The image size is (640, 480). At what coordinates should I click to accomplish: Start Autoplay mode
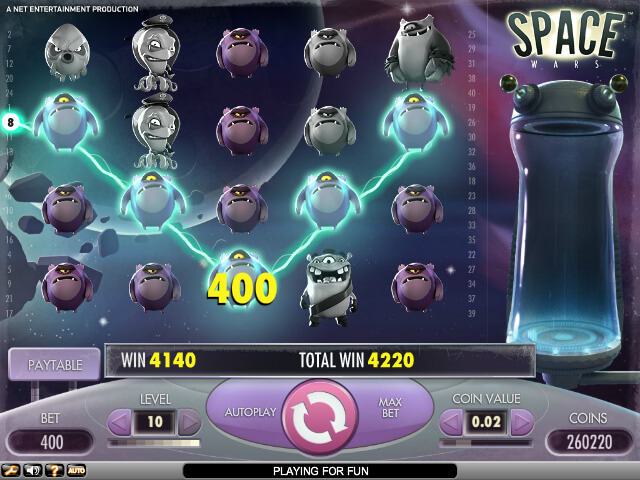250,410
